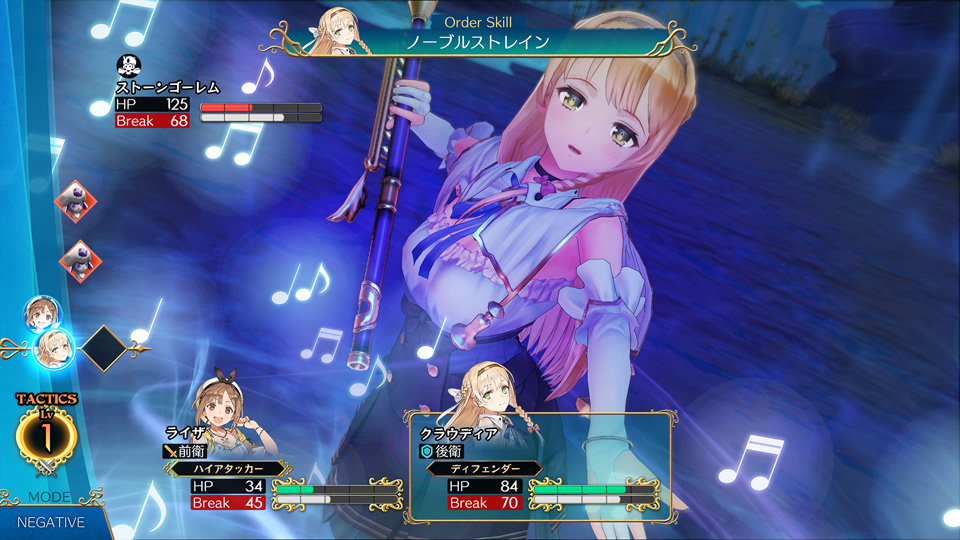The image size is (960, 540).
Task: Select the Tactics level 1 emblem
Action: (x=46, y=435)
